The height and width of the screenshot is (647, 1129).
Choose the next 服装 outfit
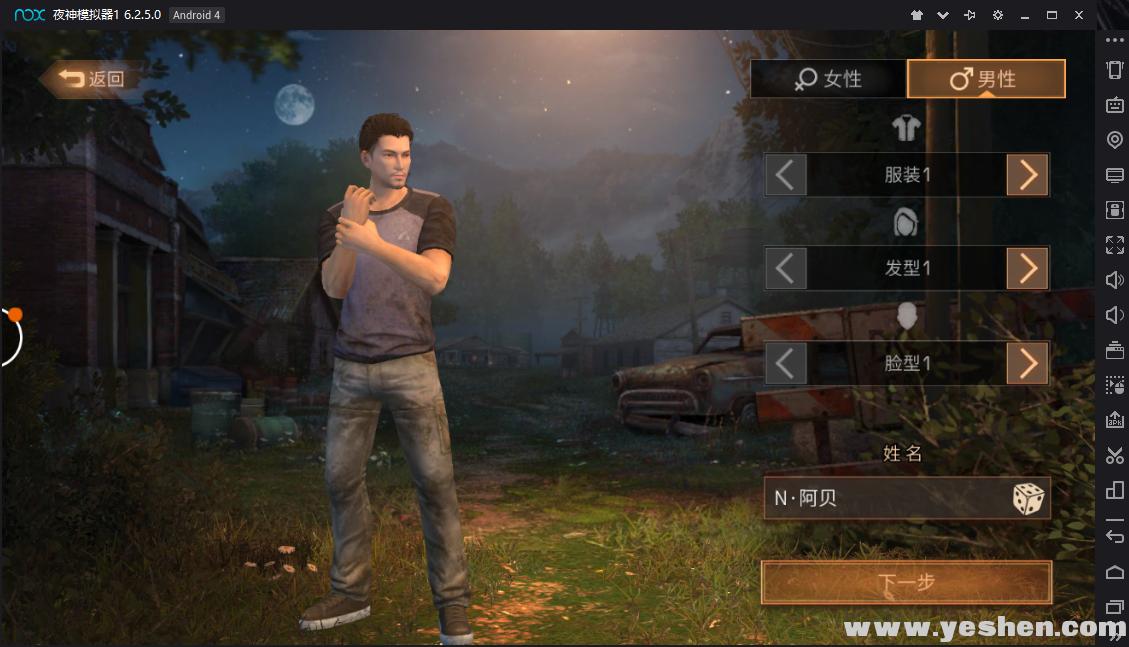[x=1027, y=175]
